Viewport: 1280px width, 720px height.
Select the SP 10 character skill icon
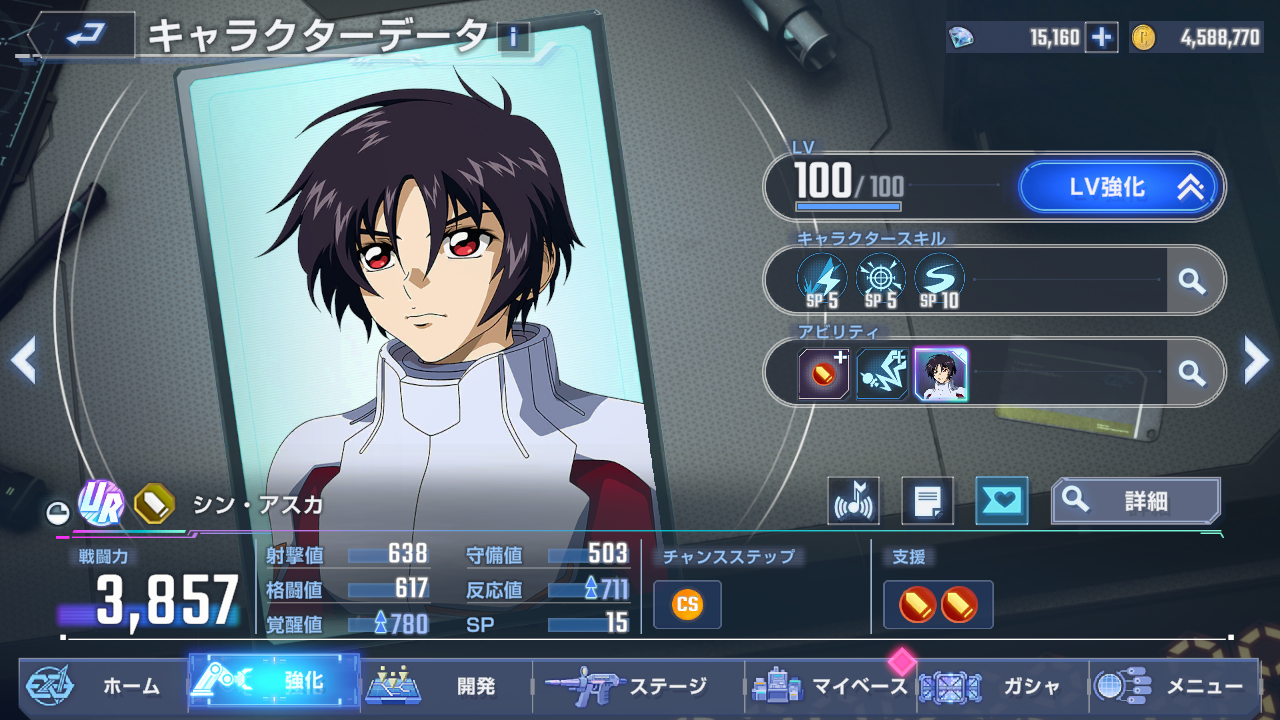pos(939,280)
